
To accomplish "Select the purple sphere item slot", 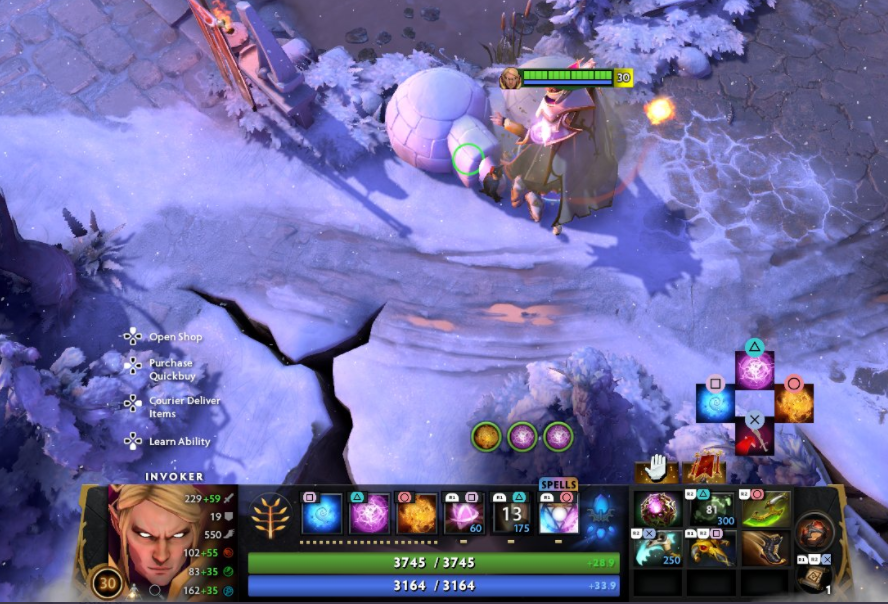I will pyautogui.click(x=659, y=509).
